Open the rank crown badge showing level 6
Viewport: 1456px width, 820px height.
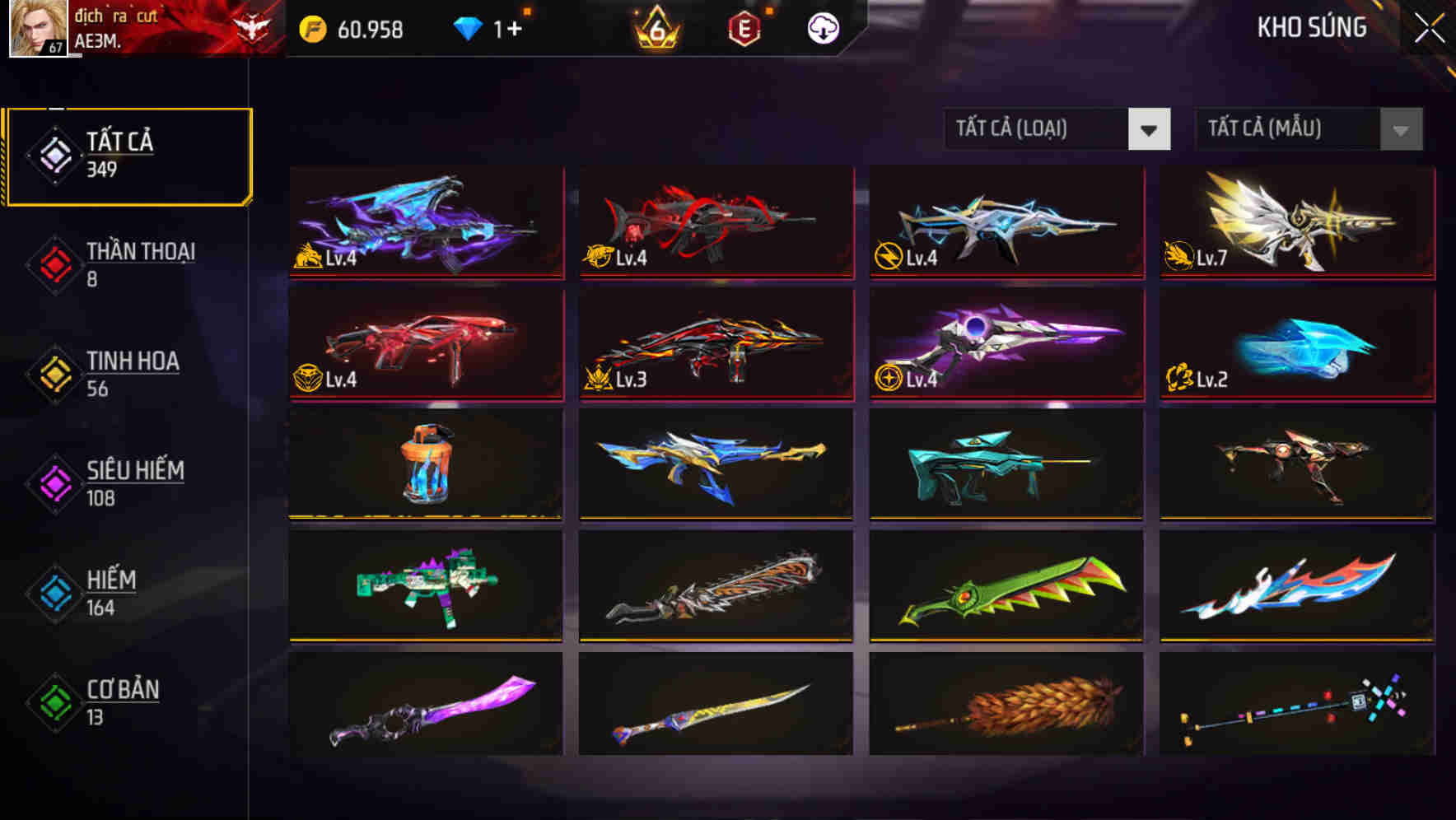click(655, 29)
